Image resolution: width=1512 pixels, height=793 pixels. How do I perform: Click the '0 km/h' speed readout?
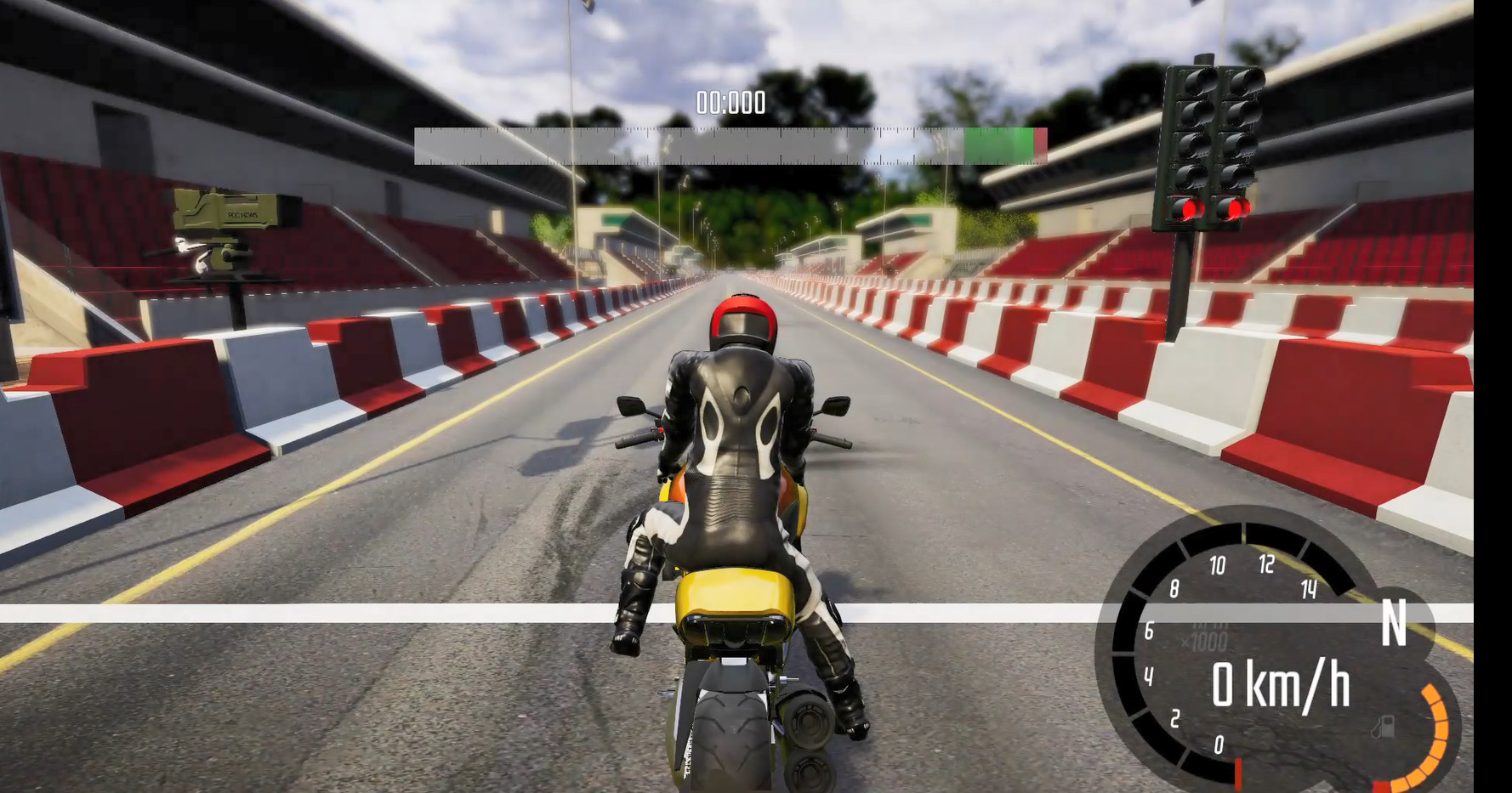pyautogui.click(x=1281, y=683)
